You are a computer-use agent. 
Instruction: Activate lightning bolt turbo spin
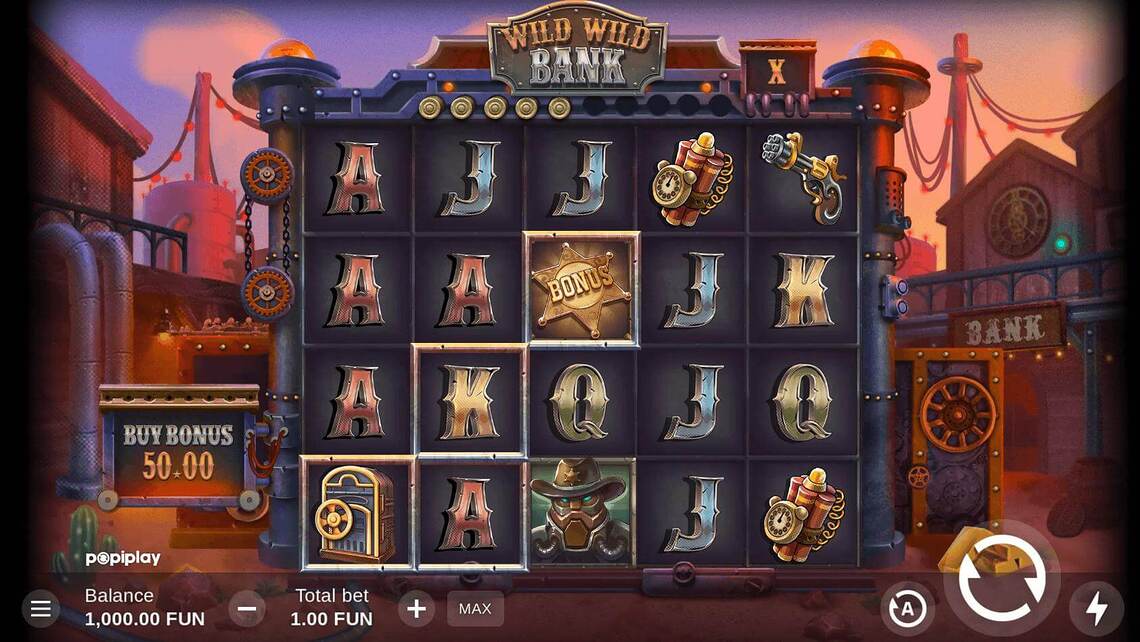click(x=1096, y=607)
